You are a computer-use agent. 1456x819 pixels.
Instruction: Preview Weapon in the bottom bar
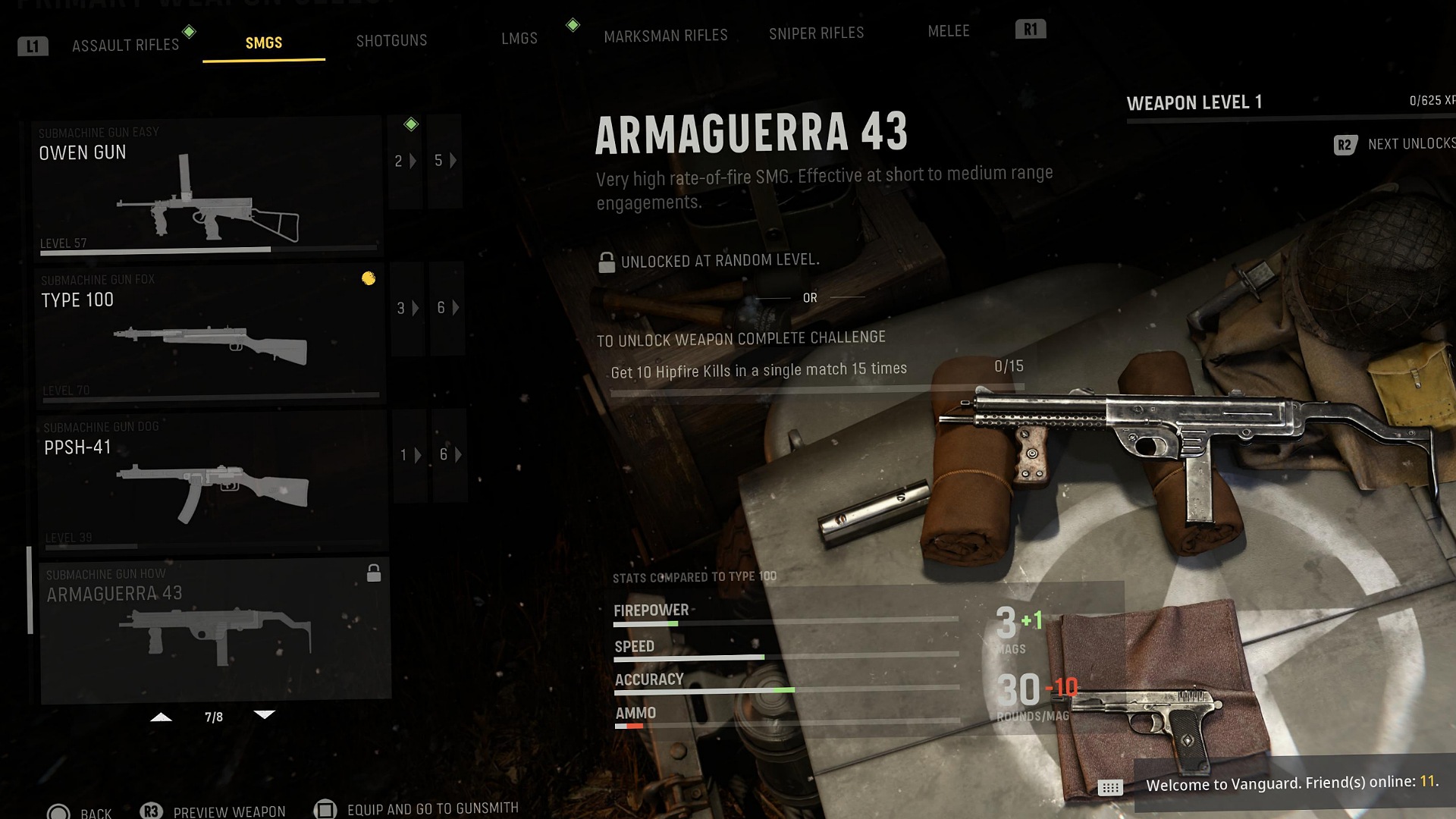click(x=214, y=811)
